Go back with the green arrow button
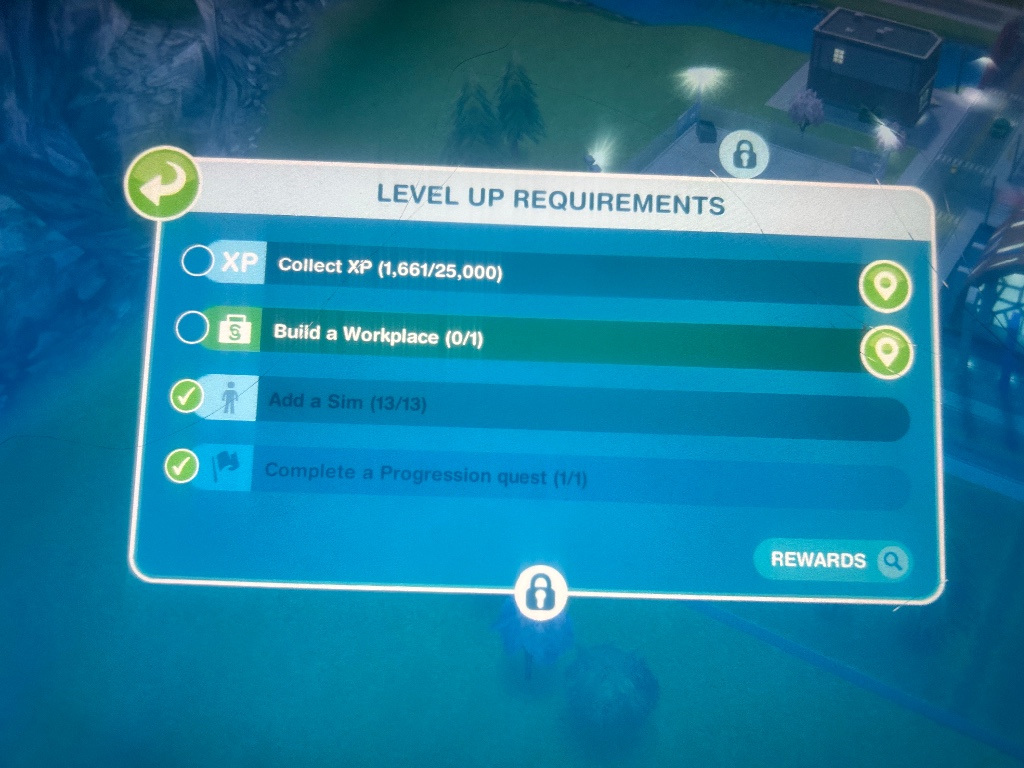1024x768 pixels. pyautogui.click(x=161, y=184)
